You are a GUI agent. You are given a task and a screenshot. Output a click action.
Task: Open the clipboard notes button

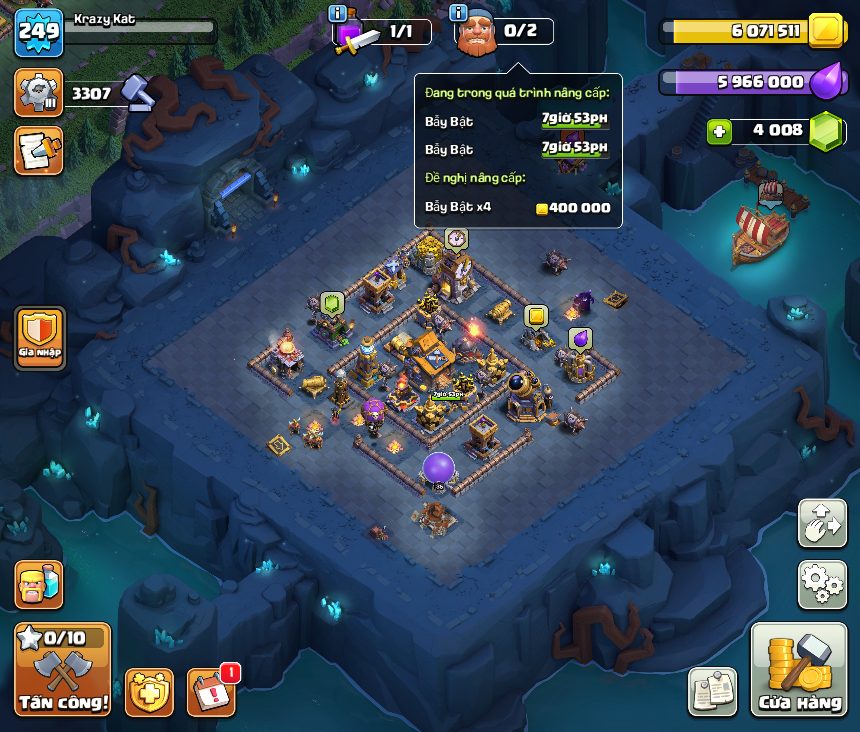(712, 691)
